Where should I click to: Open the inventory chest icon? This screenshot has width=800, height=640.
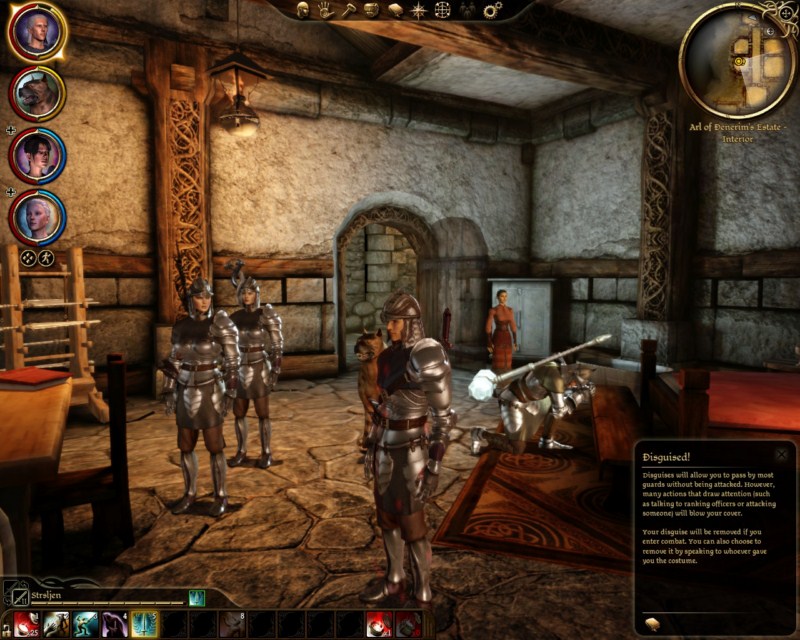pos(371,10)
